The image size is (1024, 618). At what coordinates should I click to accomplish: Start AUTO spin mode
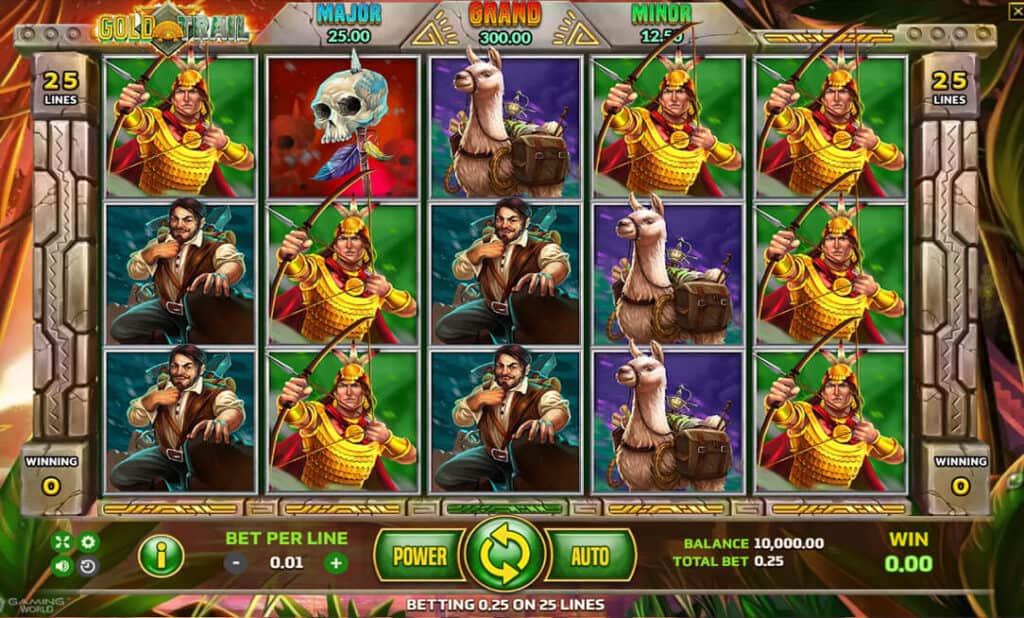tap(590, 554)
